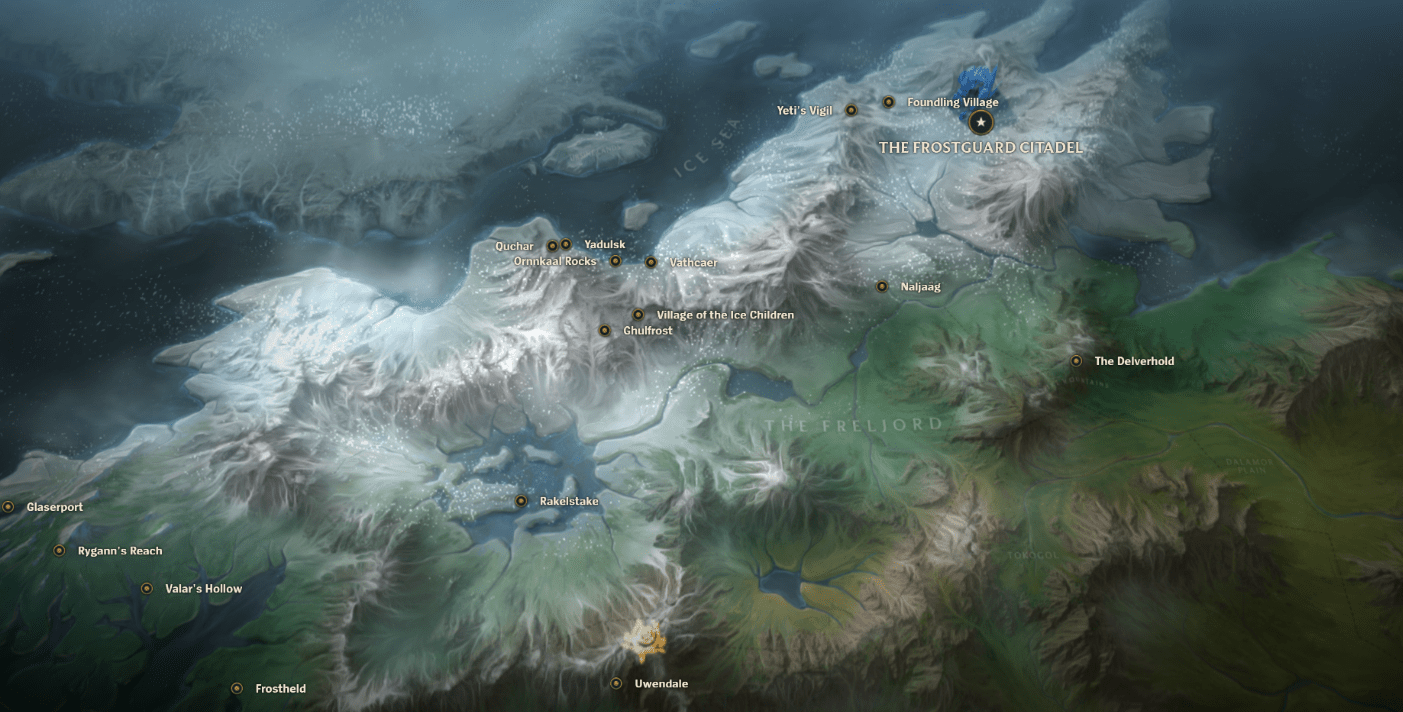Select the Vathcaer location marker

[651, 262]
